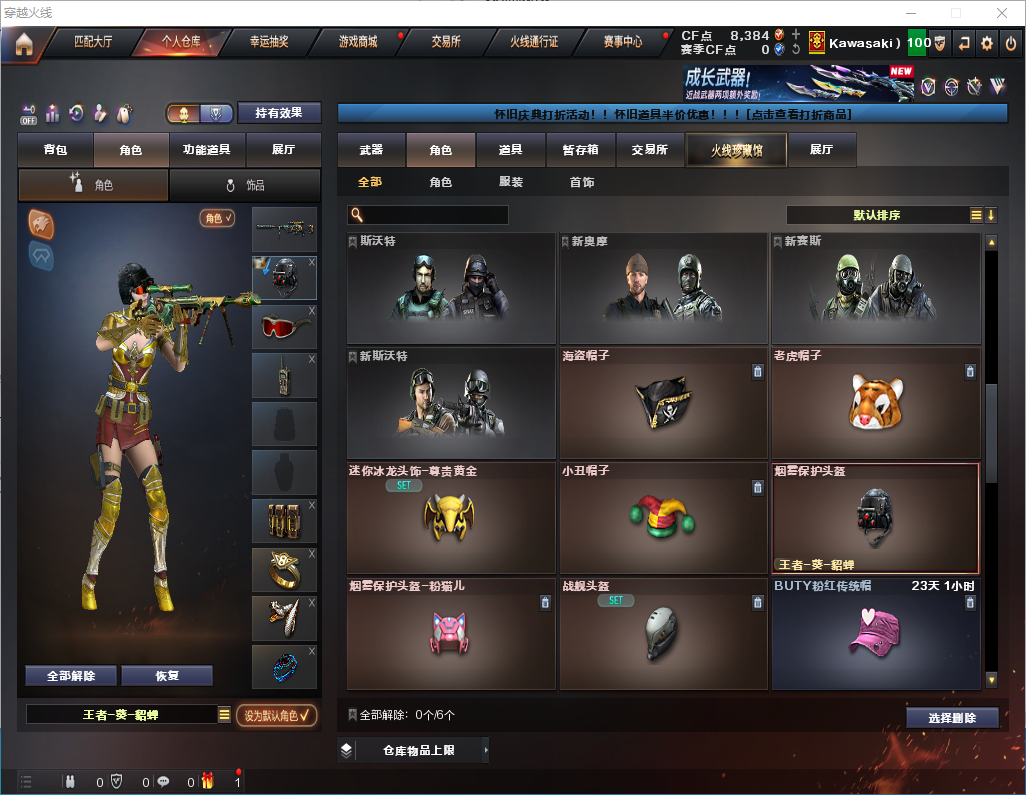This screenshot has height=795, width=1026.
Task: Click the 持有效果 button
Action: [279, 113]
